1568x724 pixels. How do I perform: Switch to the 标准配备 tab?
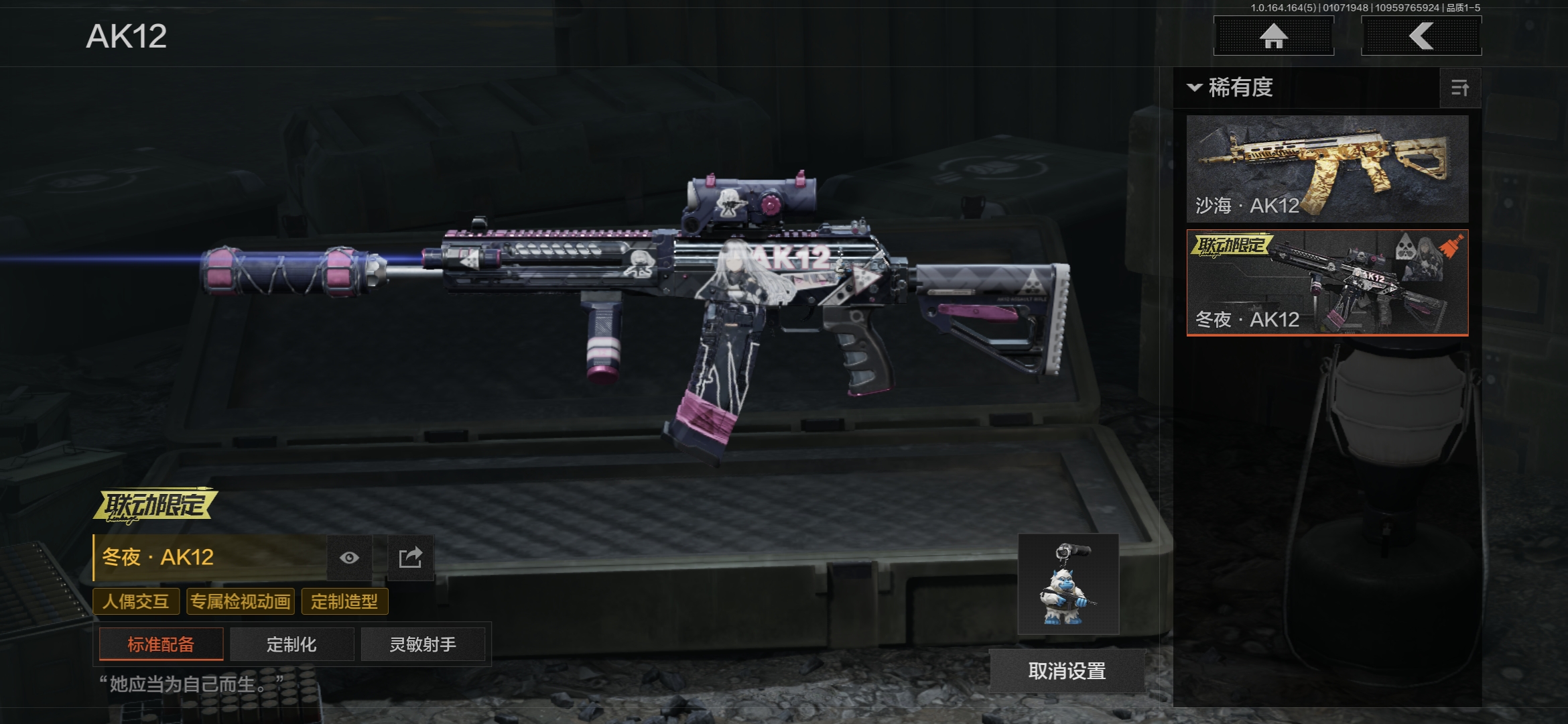click(x=161, y=644)
